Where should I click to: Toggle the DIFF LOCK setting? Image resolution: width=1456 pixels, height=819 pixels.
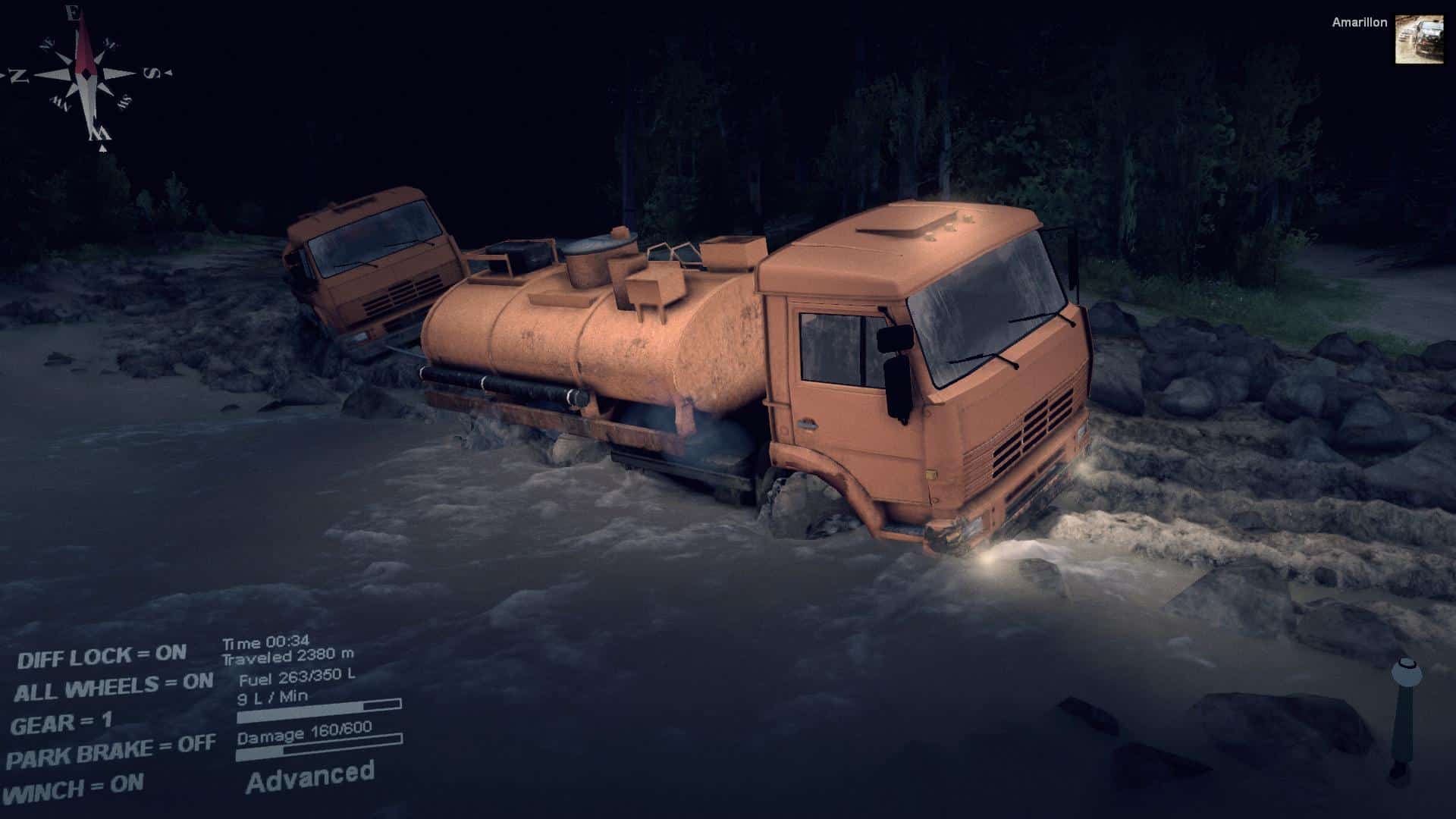tap(102, 656)
